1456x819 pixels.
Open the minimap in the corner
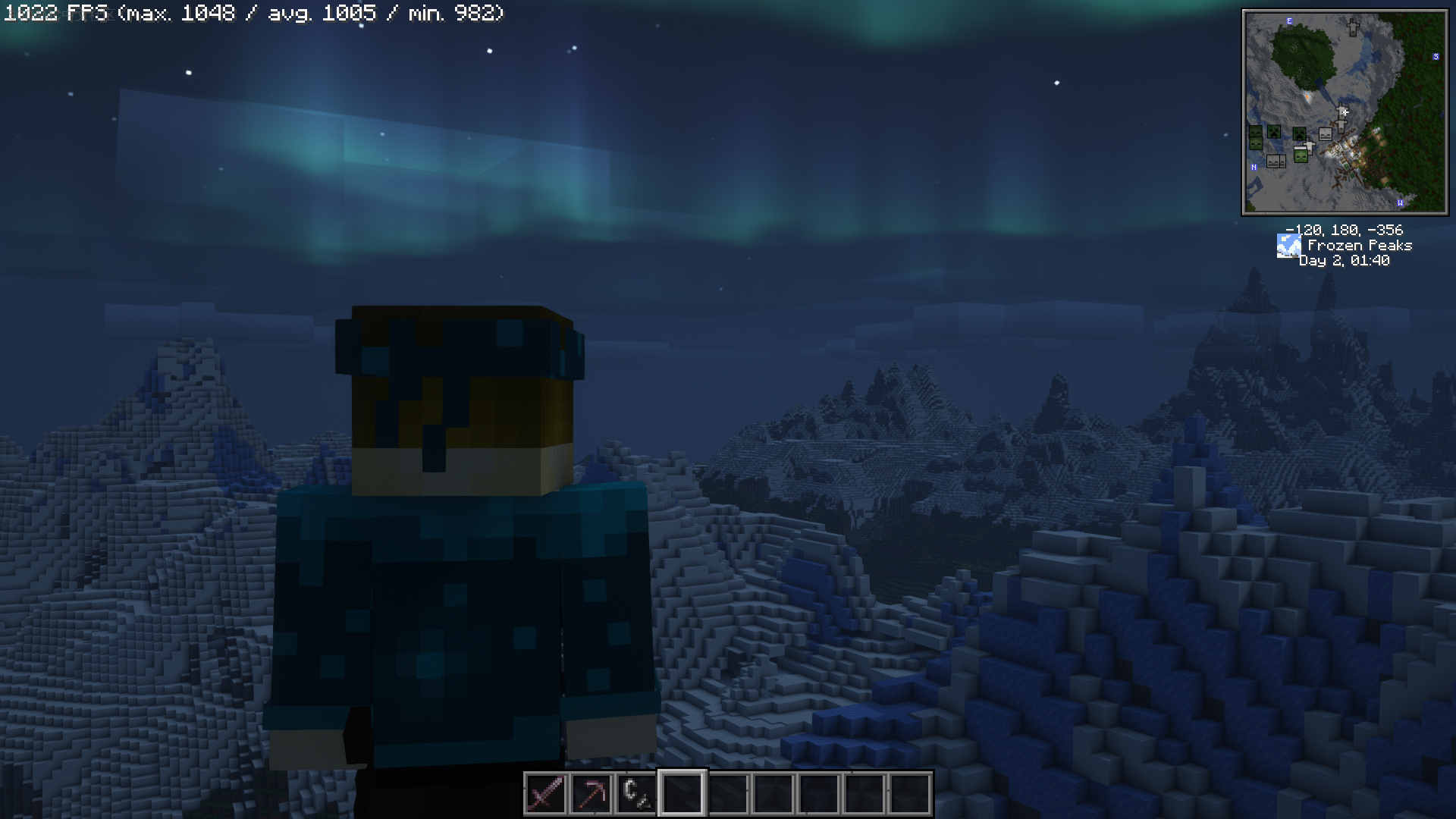[x=1345, y=112]
